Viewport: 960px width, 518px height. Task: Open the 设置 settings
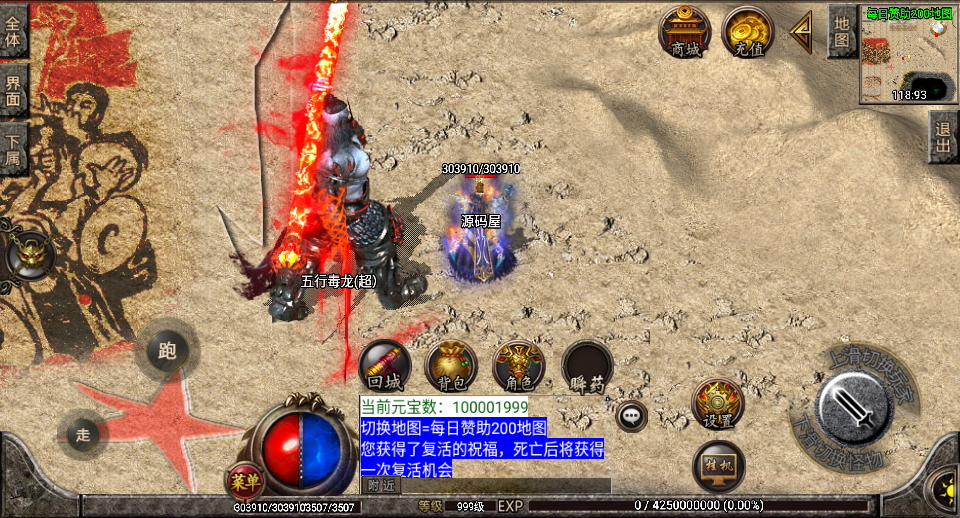coord(717,404)
